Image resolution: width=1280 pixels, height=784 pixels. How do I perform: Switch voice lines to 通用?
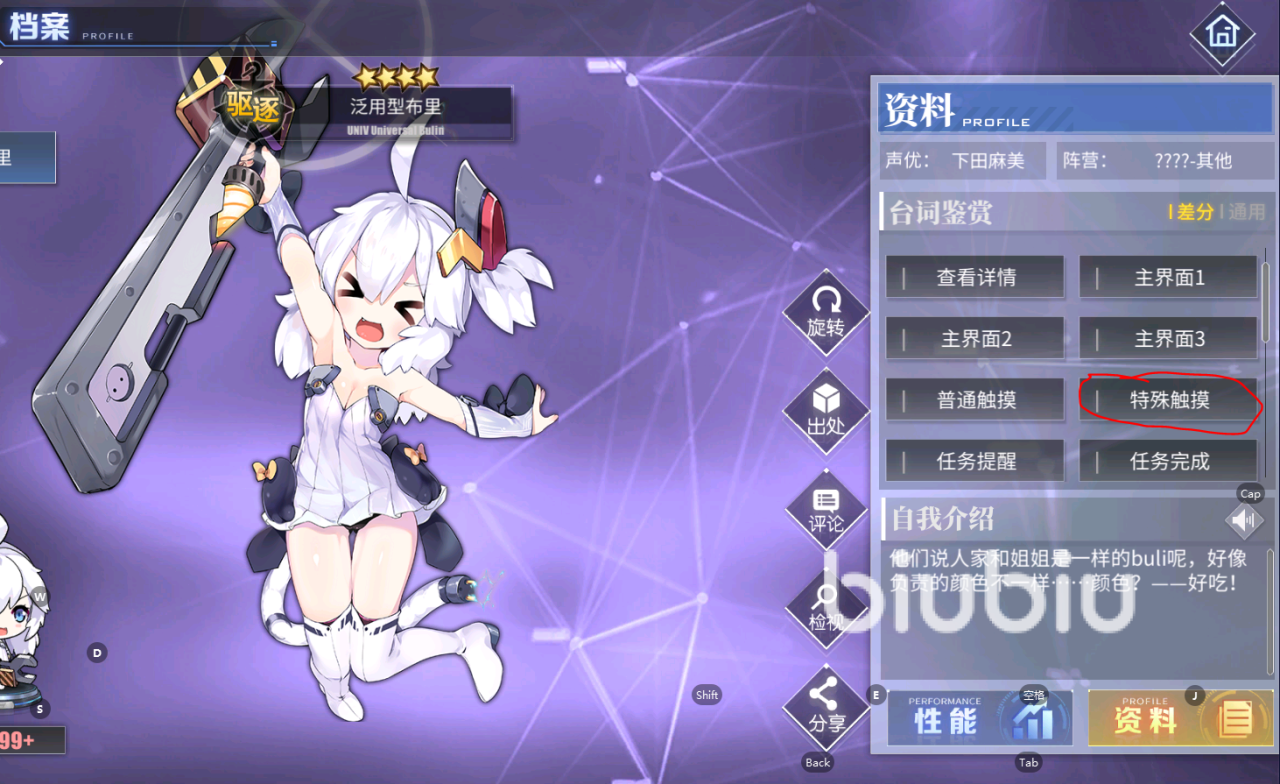pos(1246,212)
